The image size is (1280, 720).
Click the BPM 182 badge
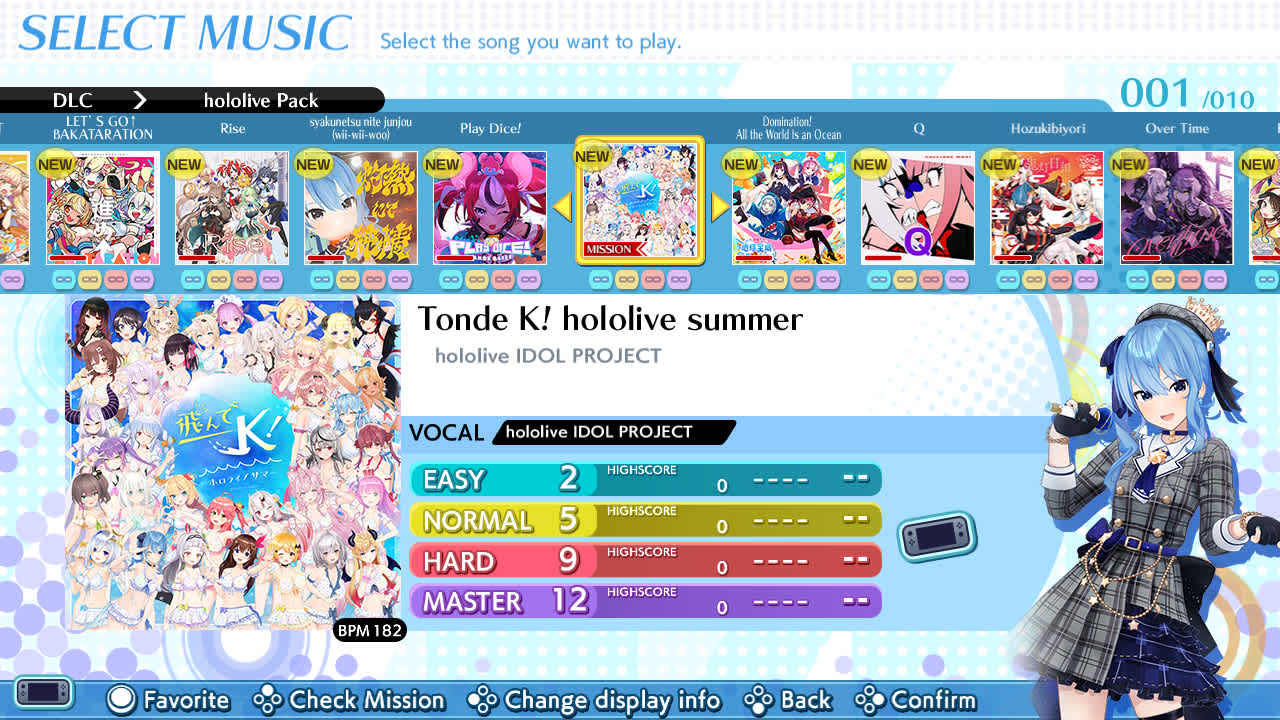pos(371,630)
